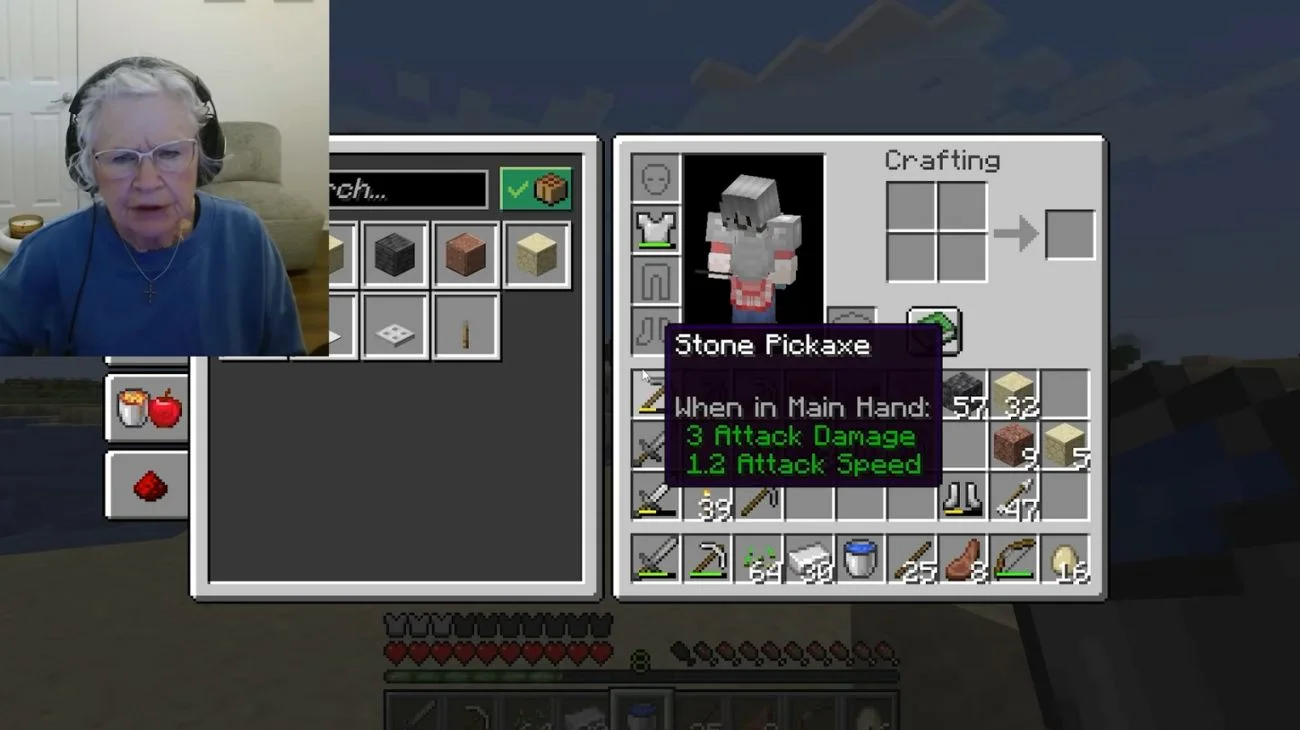This screenshot has height=730, width=1300.
Task: Click the recipe book search field
Action: 406,189
